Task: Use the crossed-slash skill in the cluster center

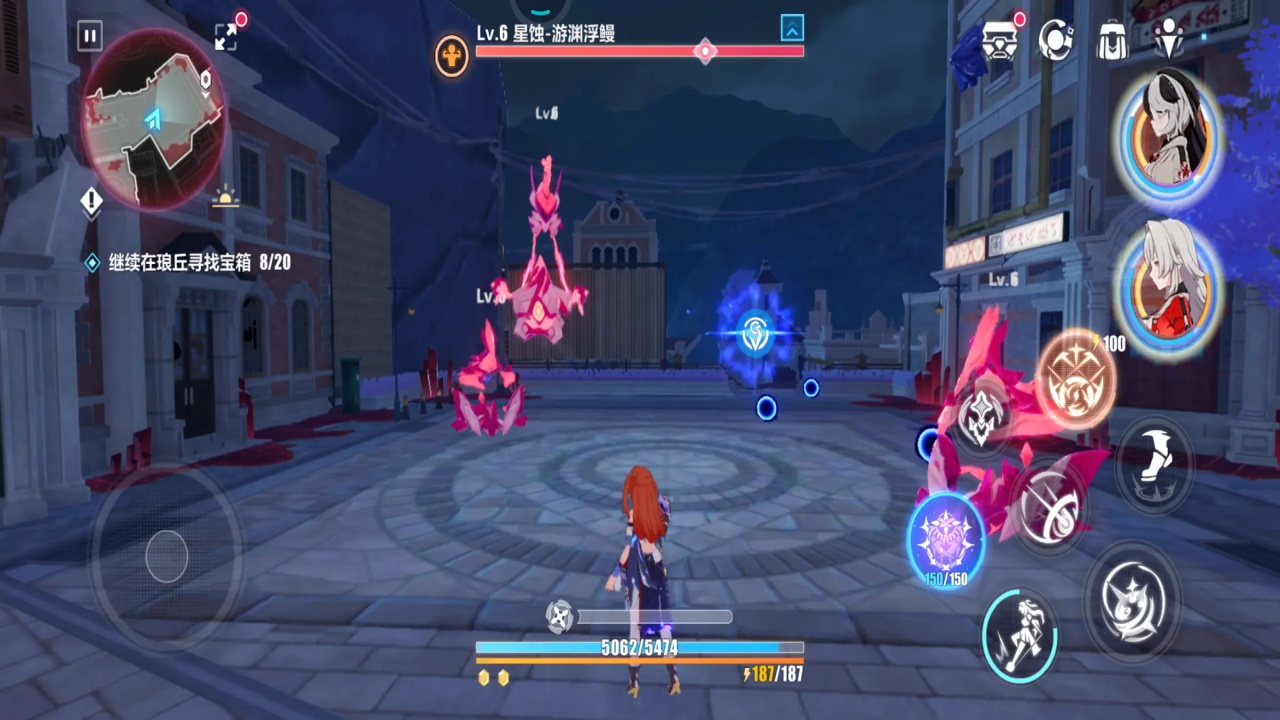Action: point(1048,505)
